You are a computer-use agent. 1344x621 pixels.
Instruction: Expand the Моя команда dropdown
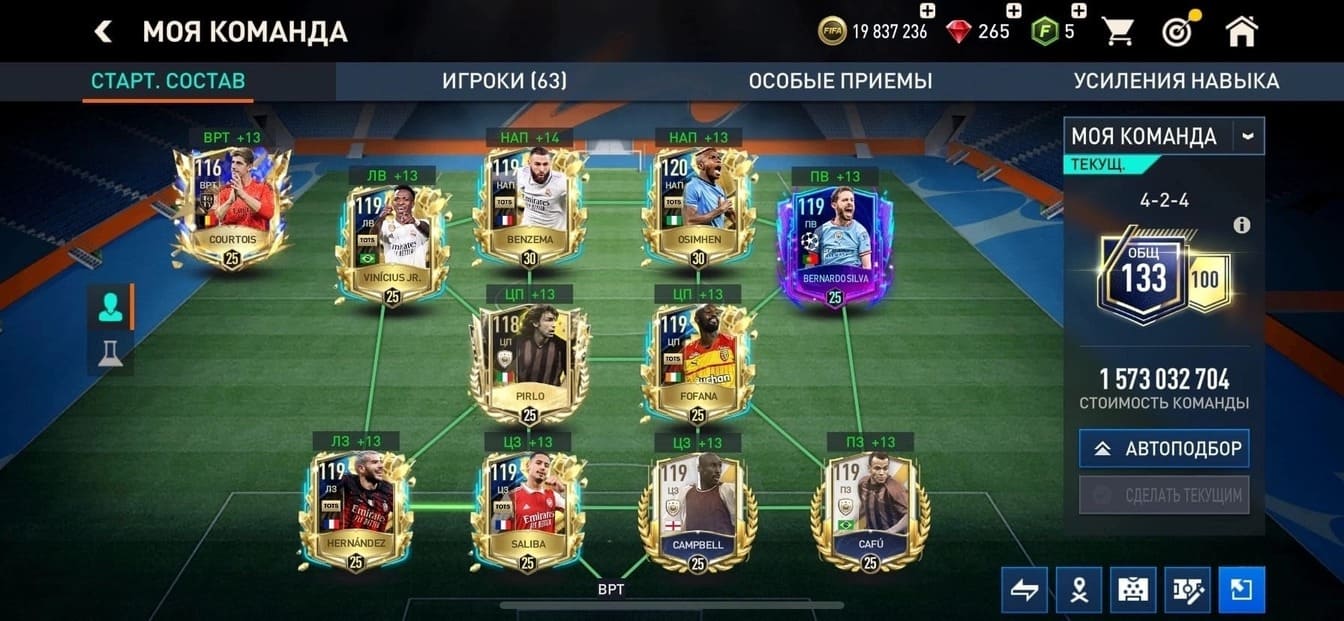1247,136
